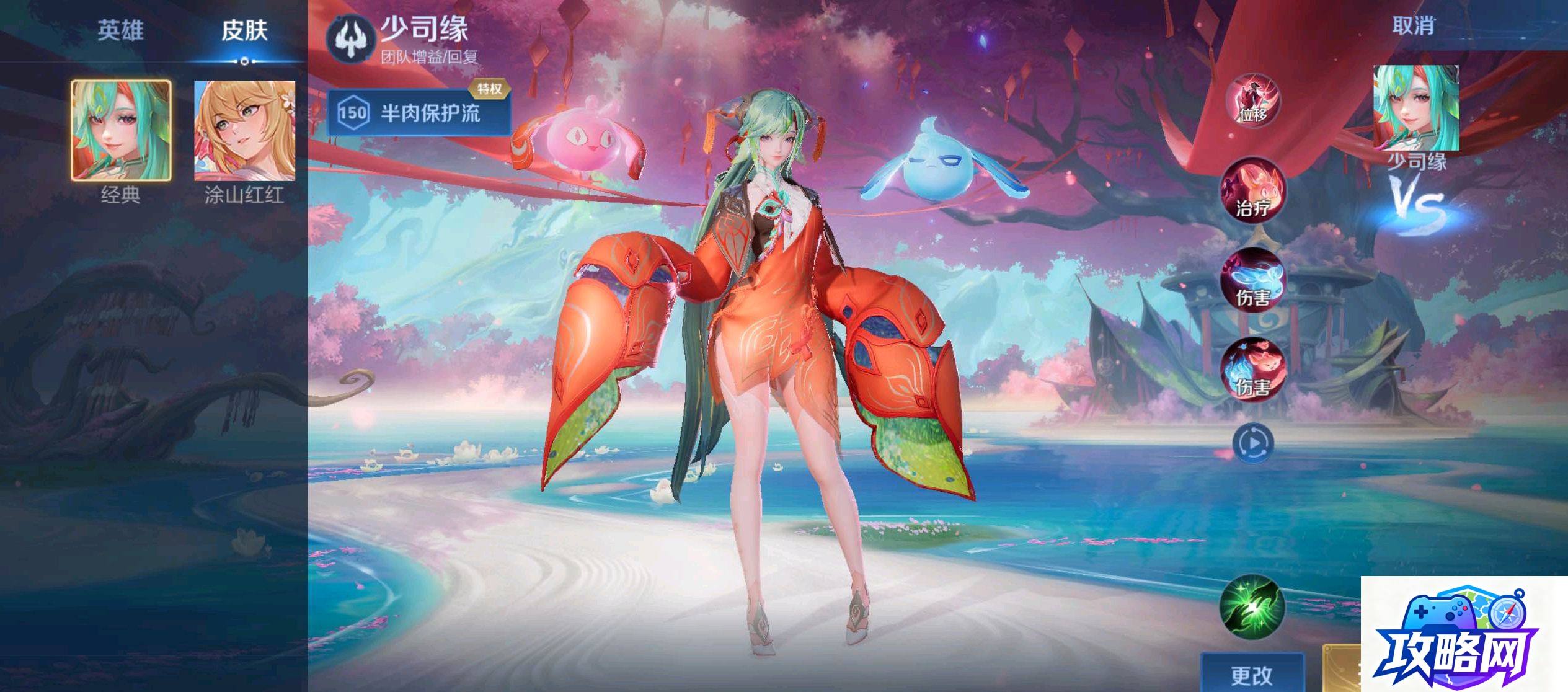Viewport: 1568px width, 692px height.
Task: Inspect the blue 伤害 skill icon
Action: (1252, 280)
